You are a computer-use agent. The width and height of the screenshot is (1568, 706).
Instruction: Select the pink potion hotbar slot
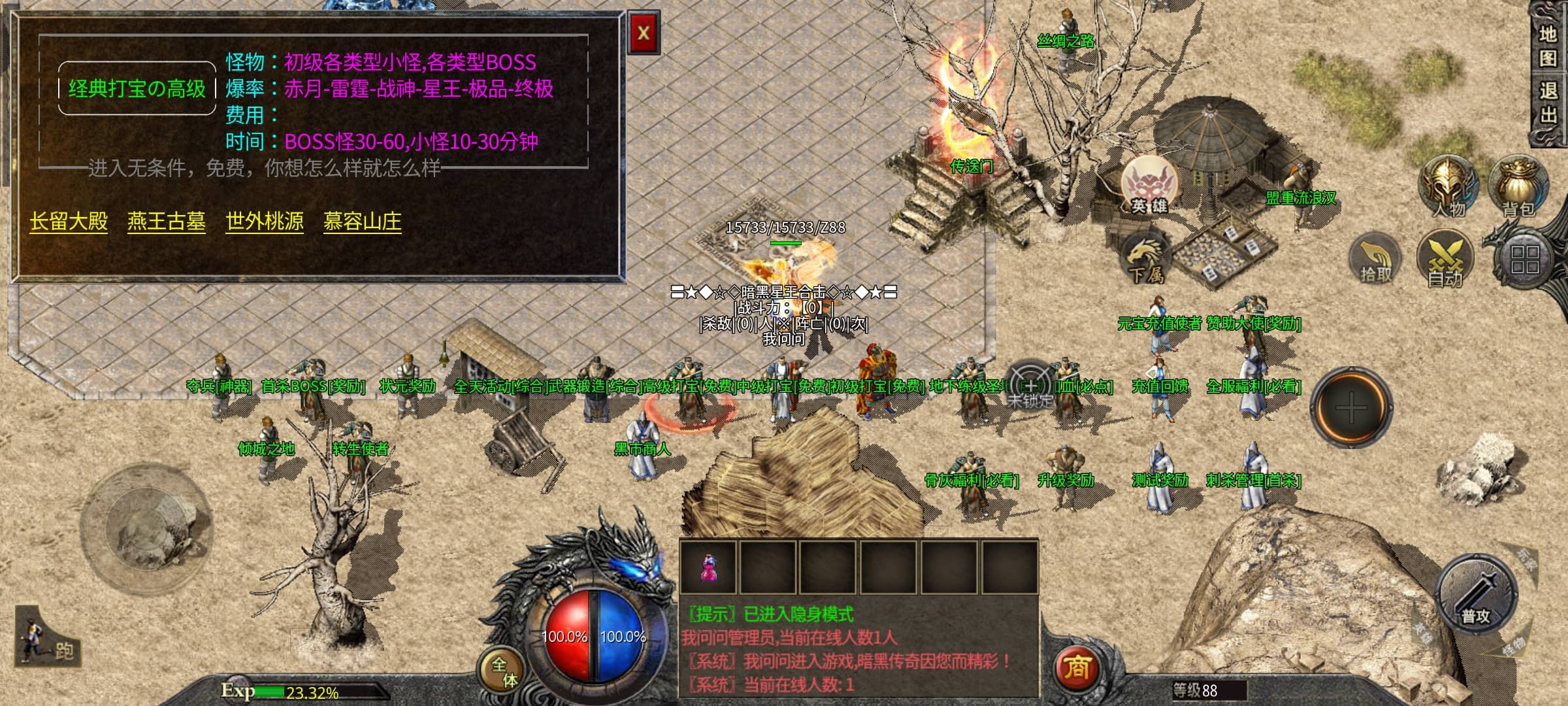(708, 567)
